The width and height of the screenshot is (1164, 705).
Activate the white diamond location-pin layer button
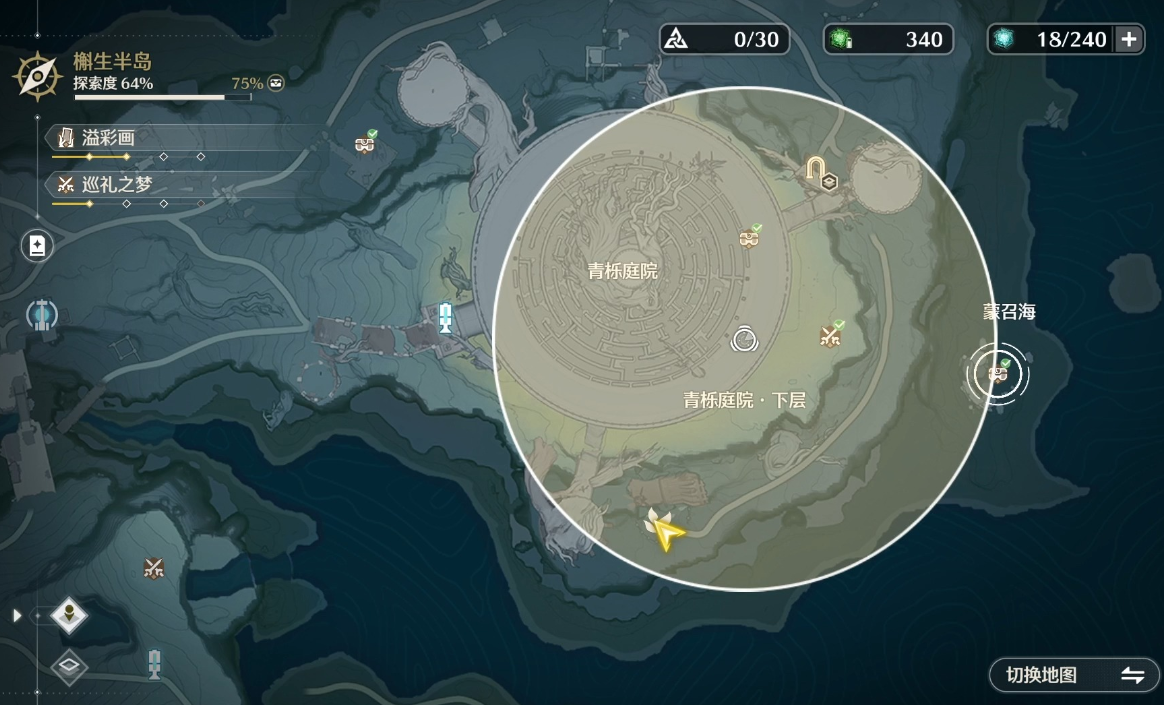click(x=69, y=615)
